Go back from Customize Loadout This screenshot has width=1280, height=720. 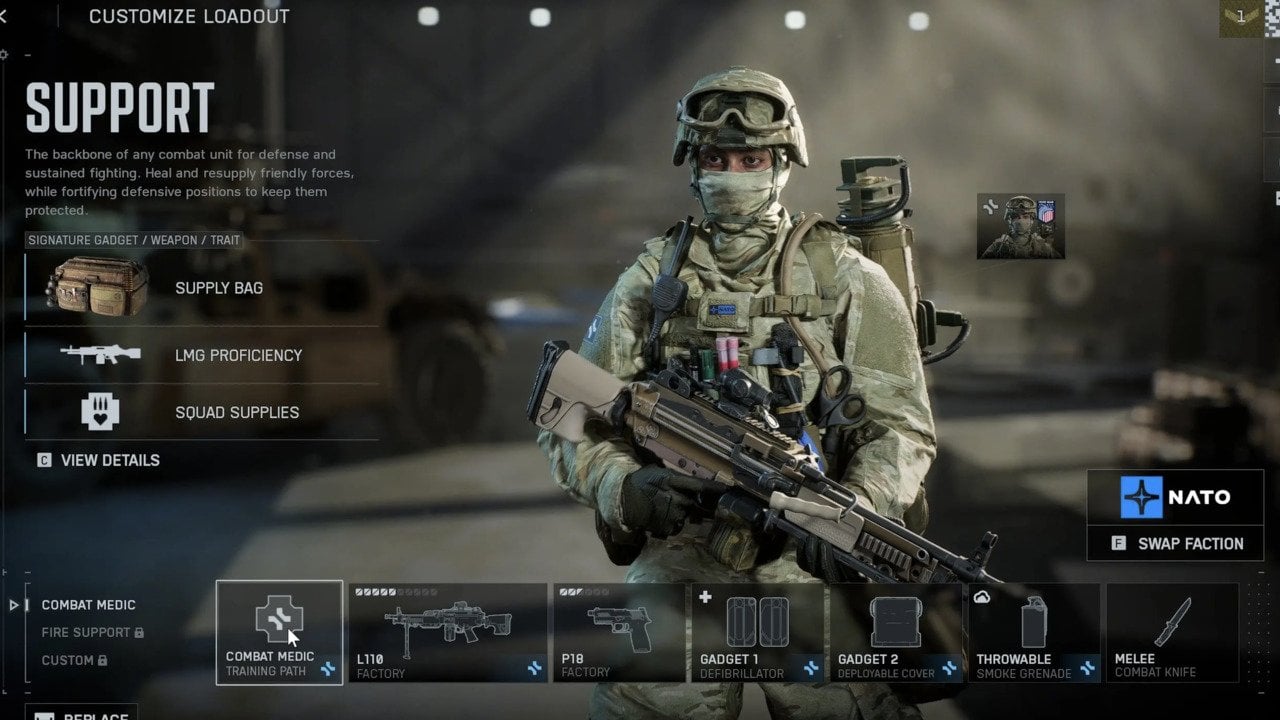[x=4, y=16]
